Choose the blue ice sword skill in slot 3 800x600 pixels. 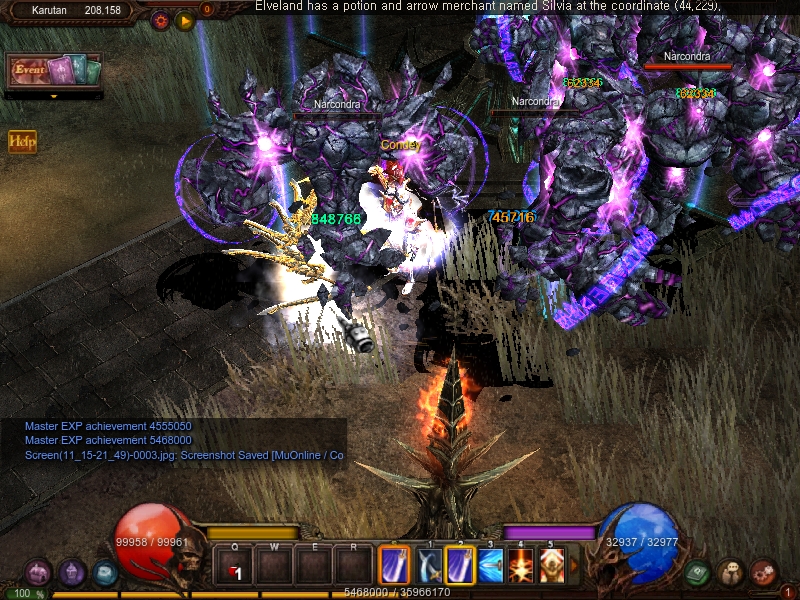tap(490, 567)
